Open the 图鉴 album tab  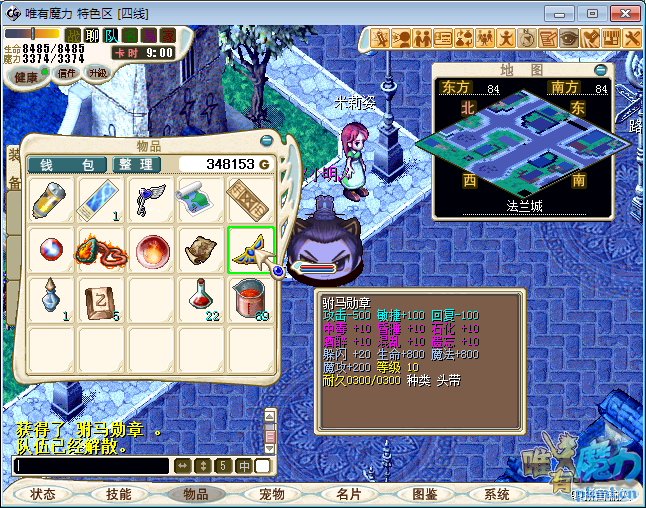click(424, 494)
